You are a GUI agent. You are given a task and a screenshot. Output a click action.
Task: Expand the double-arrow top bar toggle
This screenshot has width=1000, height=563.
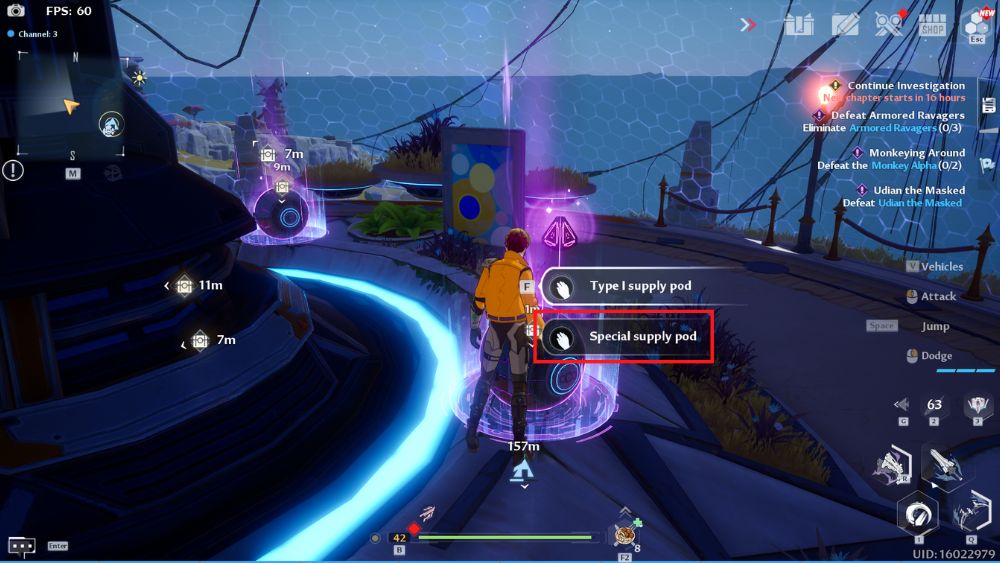(748, 25)
